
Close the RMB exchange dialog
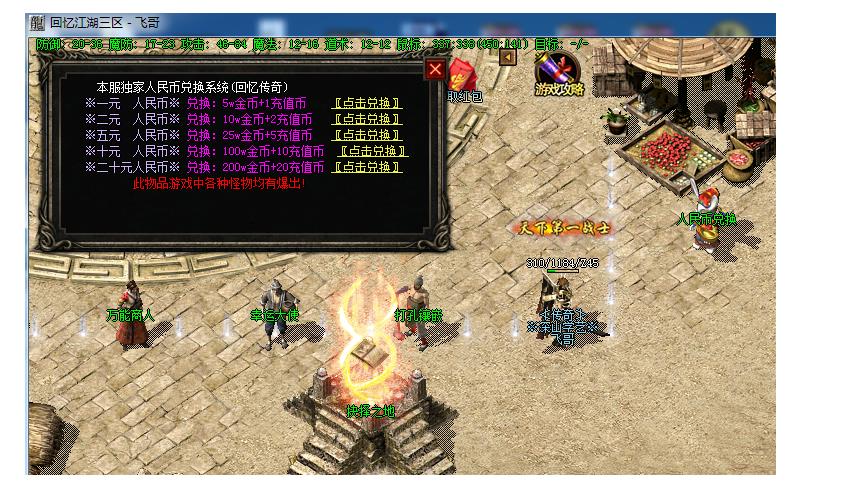pyautogui.click(x=435, y=69)
